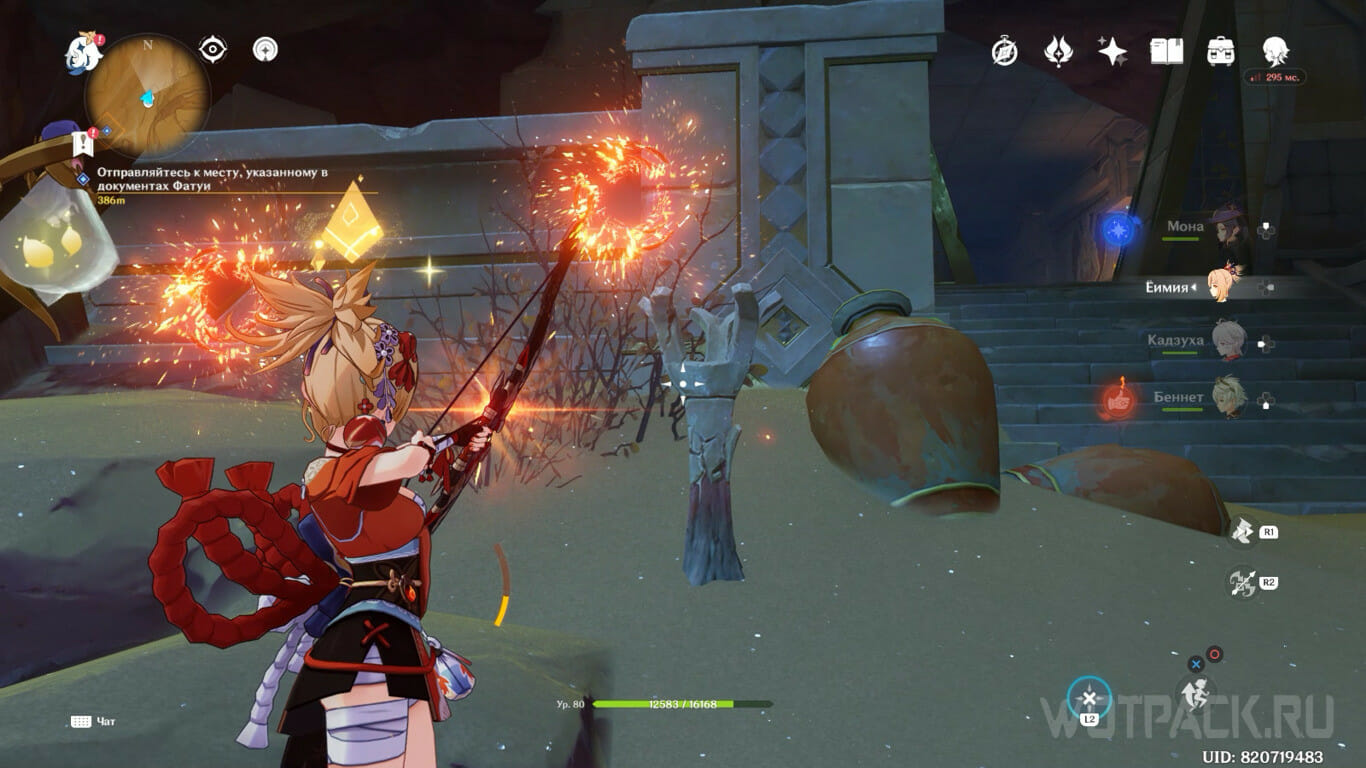
Task: Click the round icon beside Elemental Sight
Action: point(265,49)
